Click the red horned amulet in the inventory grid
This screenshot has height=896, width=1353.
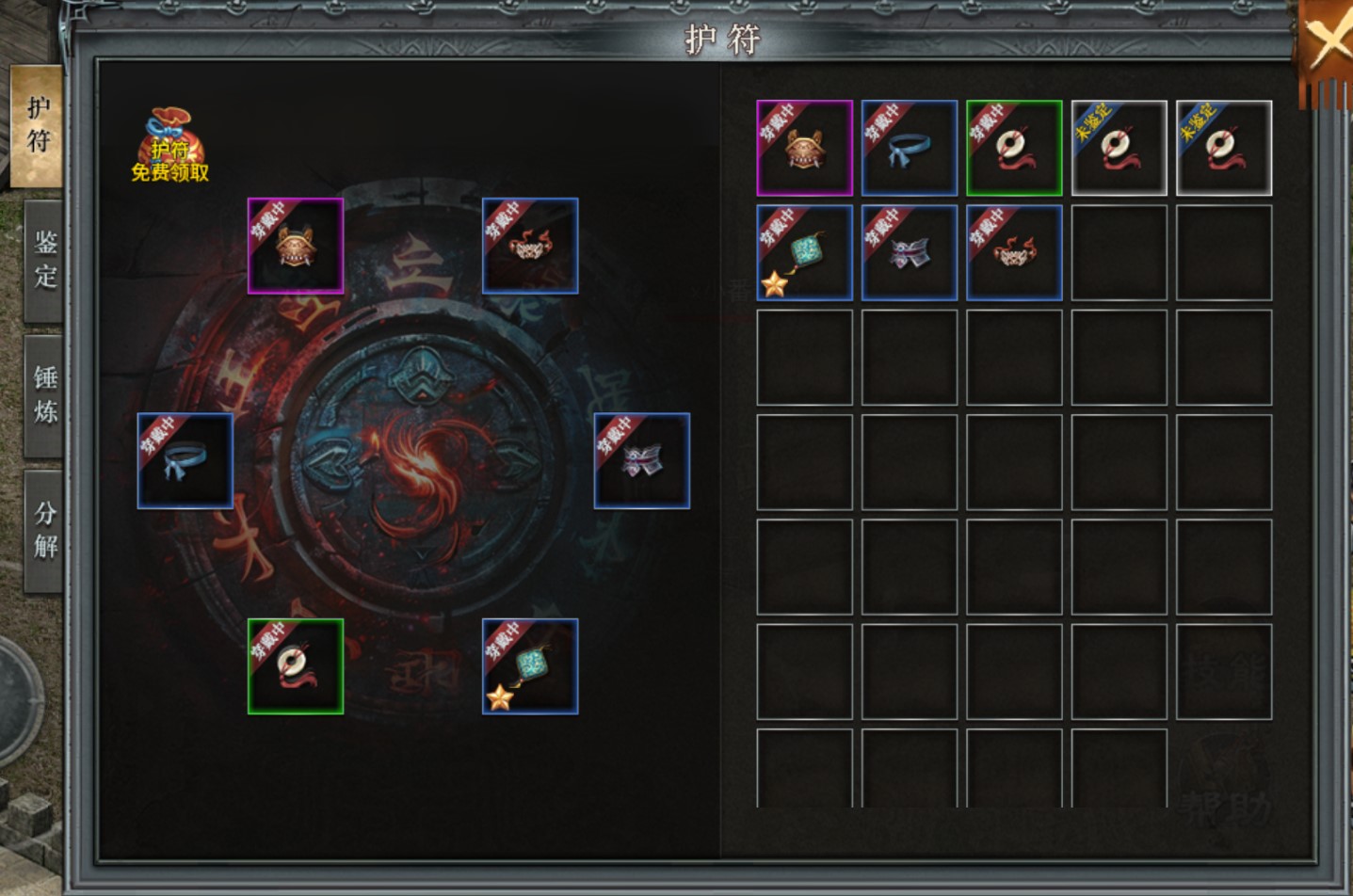(1014, 253)
